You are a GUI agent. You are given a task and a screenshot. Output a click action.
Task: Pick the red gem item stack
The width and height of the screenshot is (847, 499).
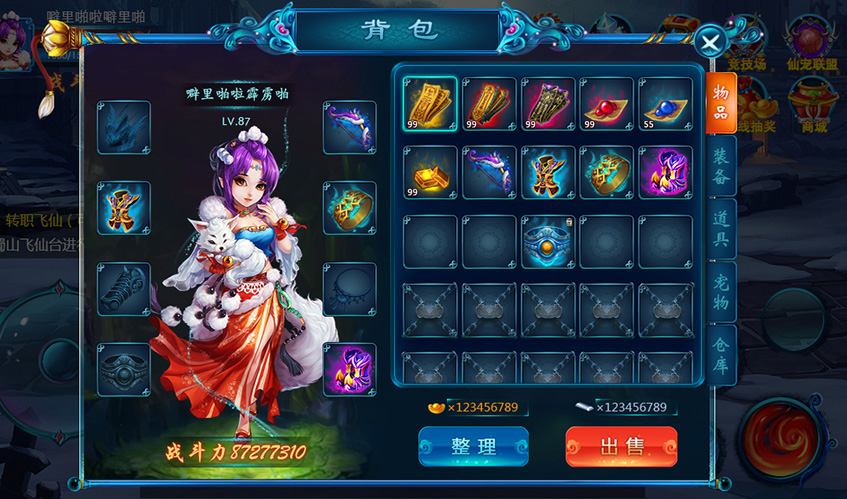pos(608,103)
